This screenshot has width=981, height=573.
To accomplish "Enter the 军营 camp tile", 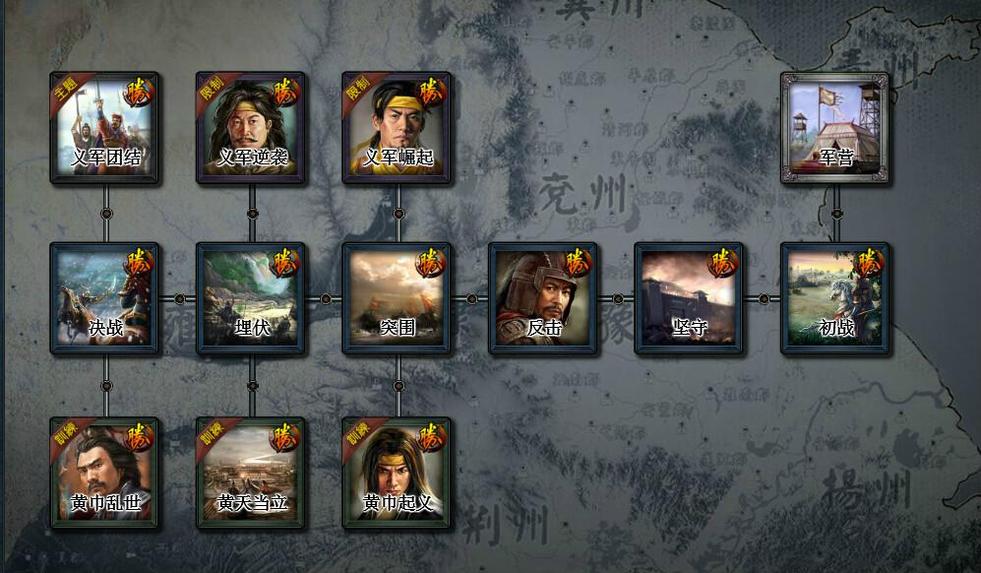I will click(x=835, y=128).
